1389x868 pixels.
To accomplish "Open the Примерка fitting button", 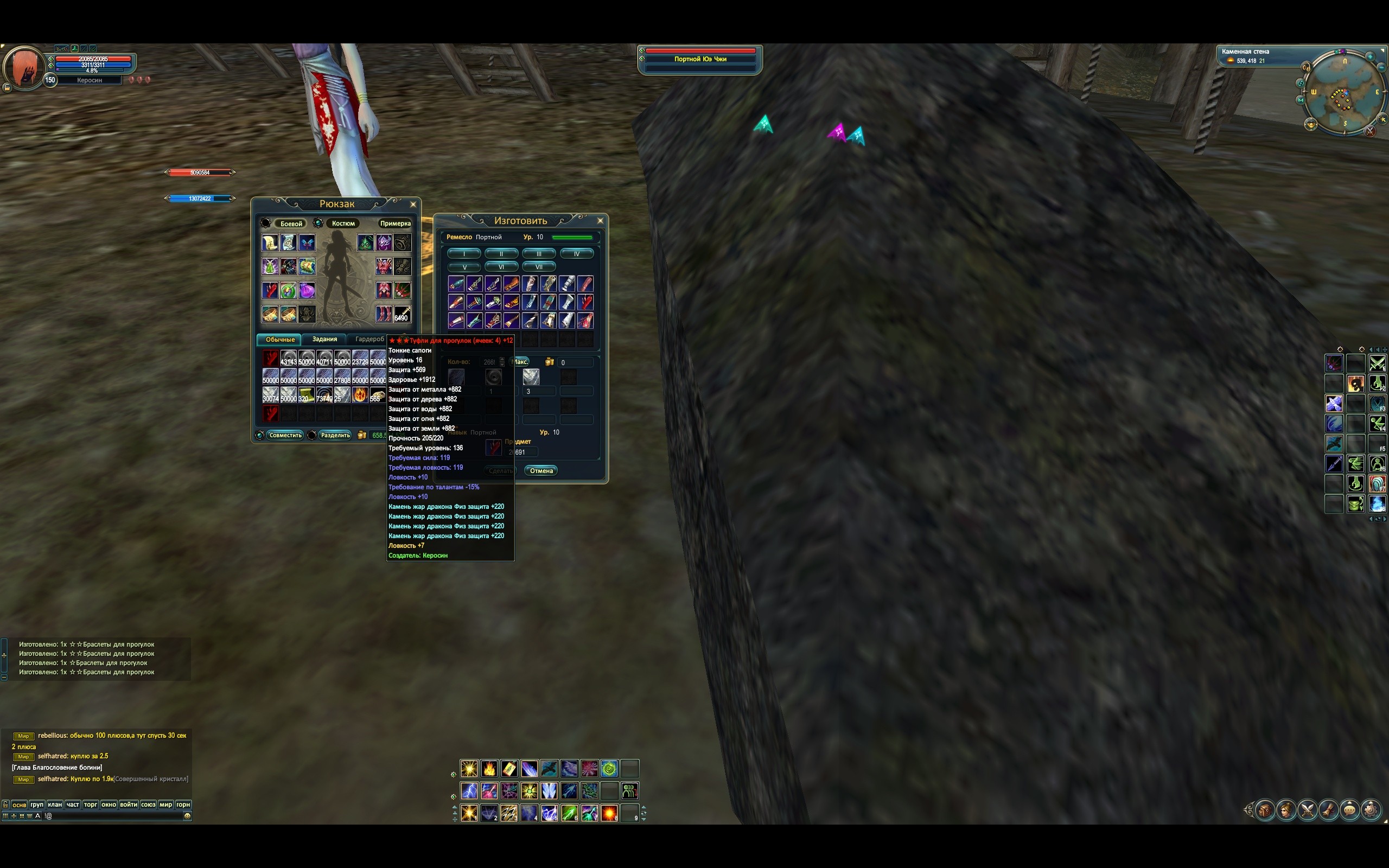I will tap(395, 224).
